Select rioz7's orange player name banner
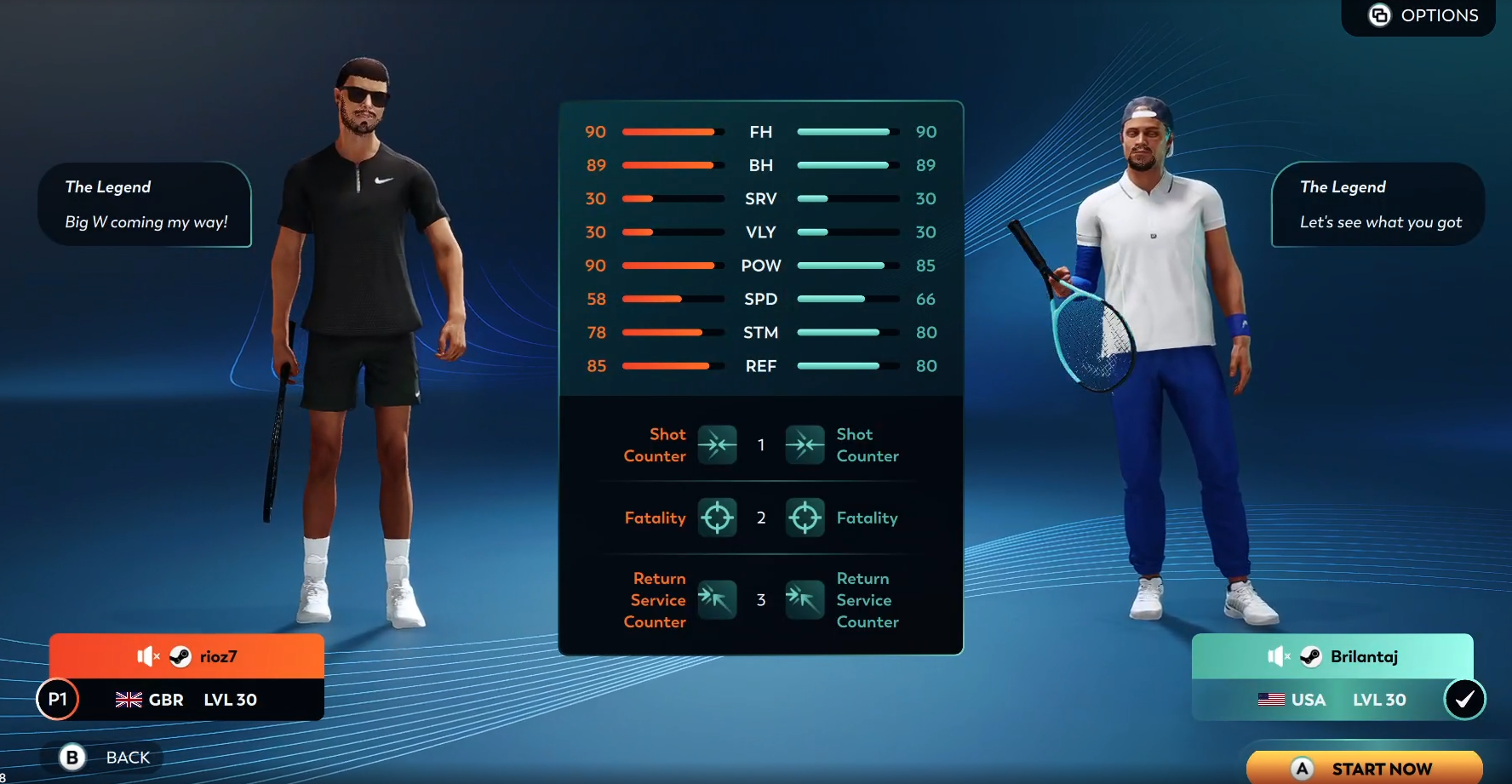 pos(186,656)
